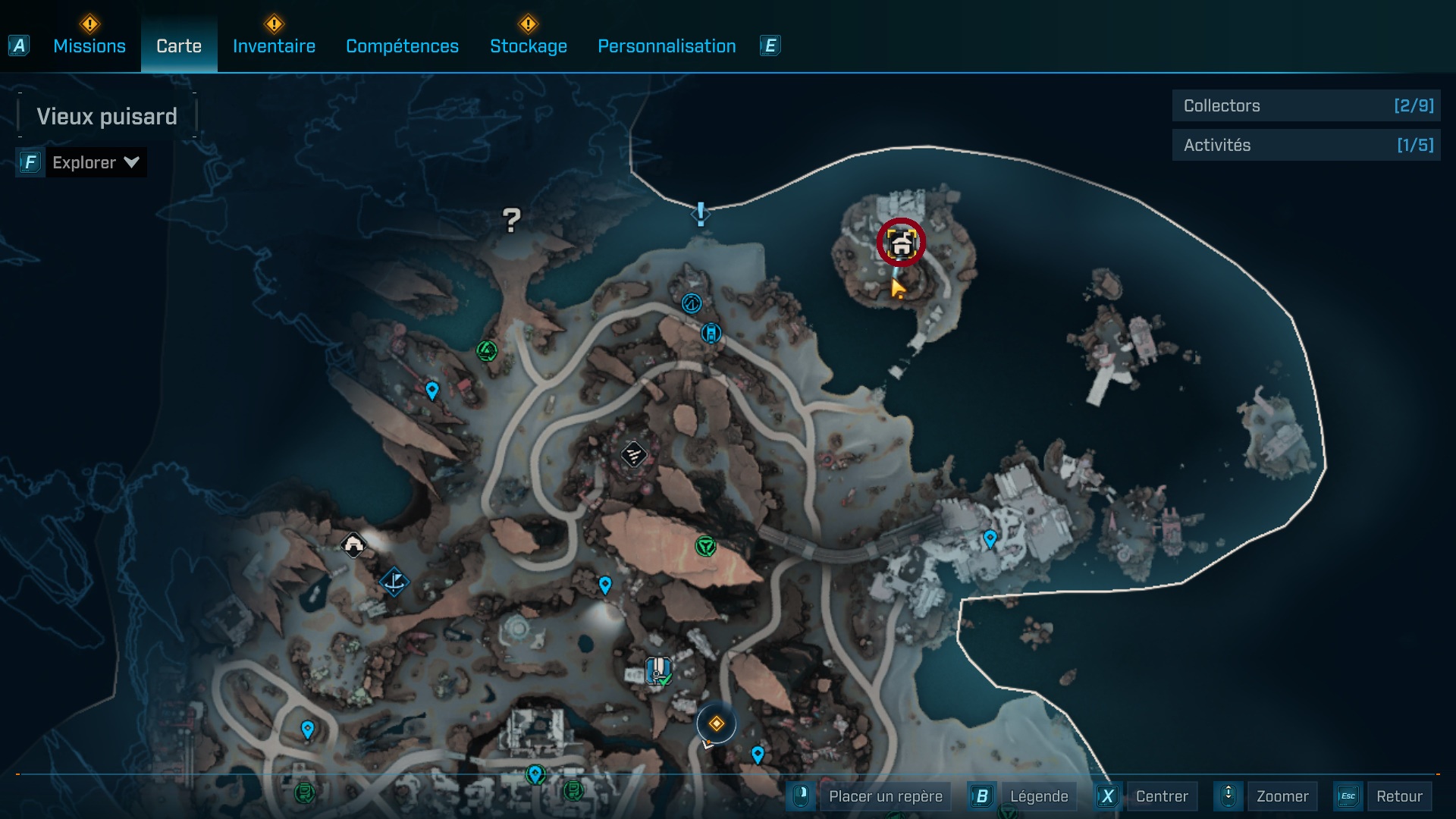Screen dimensions: 1456x819
Task: Open the Compétences tab
Action: pos(402,46)
